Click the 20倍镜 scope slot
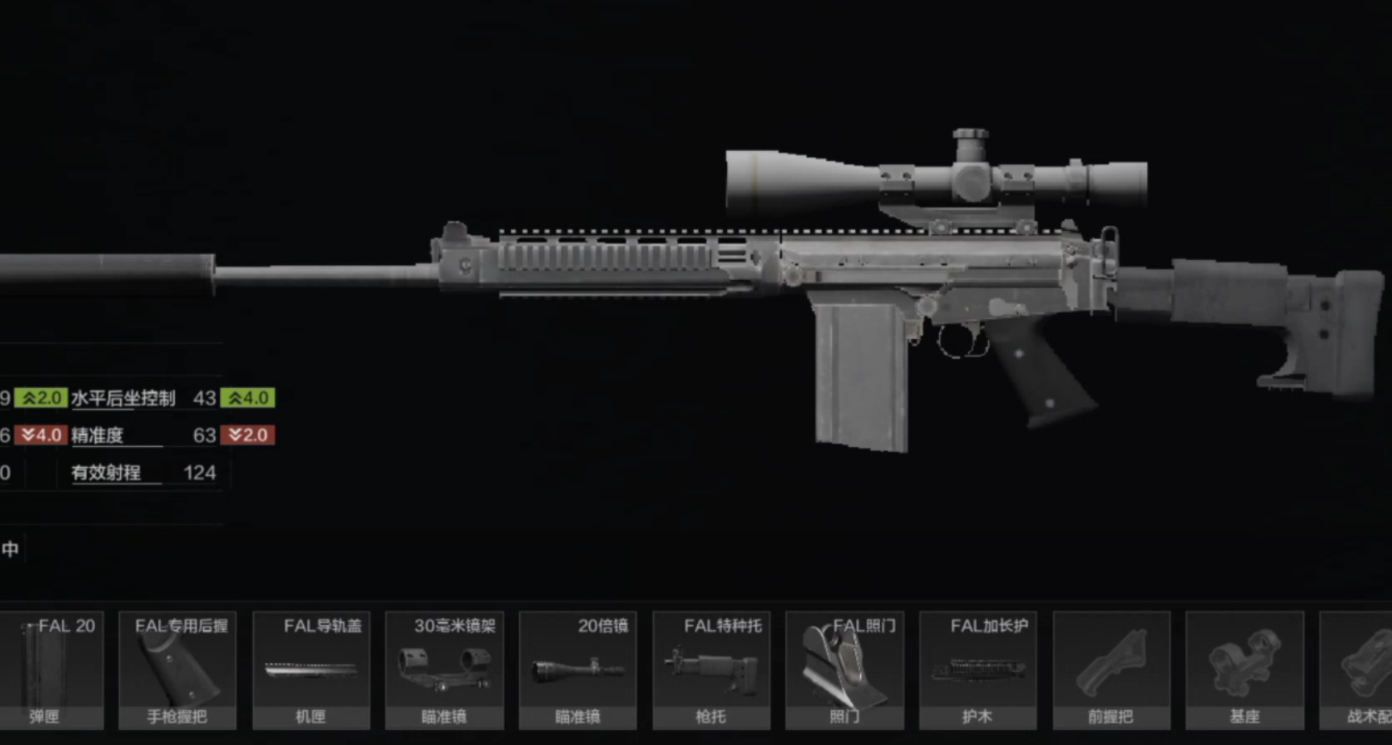This screenshot has width=1392, height=745. coord(578,670)
